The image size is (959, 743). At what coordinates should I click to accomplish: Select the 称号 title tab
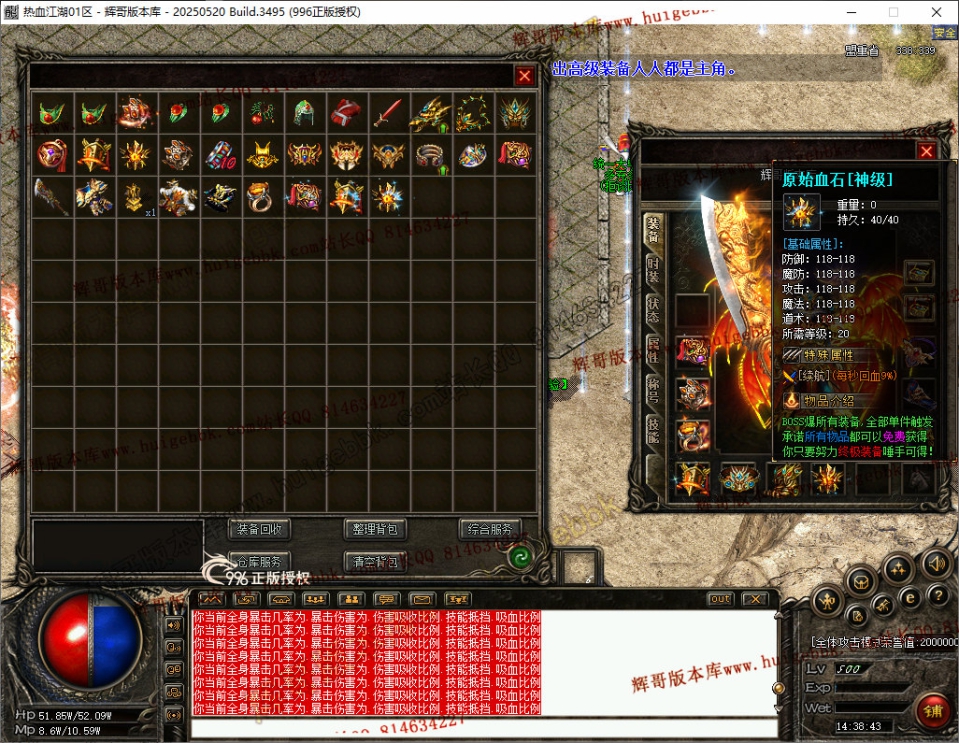652,390
